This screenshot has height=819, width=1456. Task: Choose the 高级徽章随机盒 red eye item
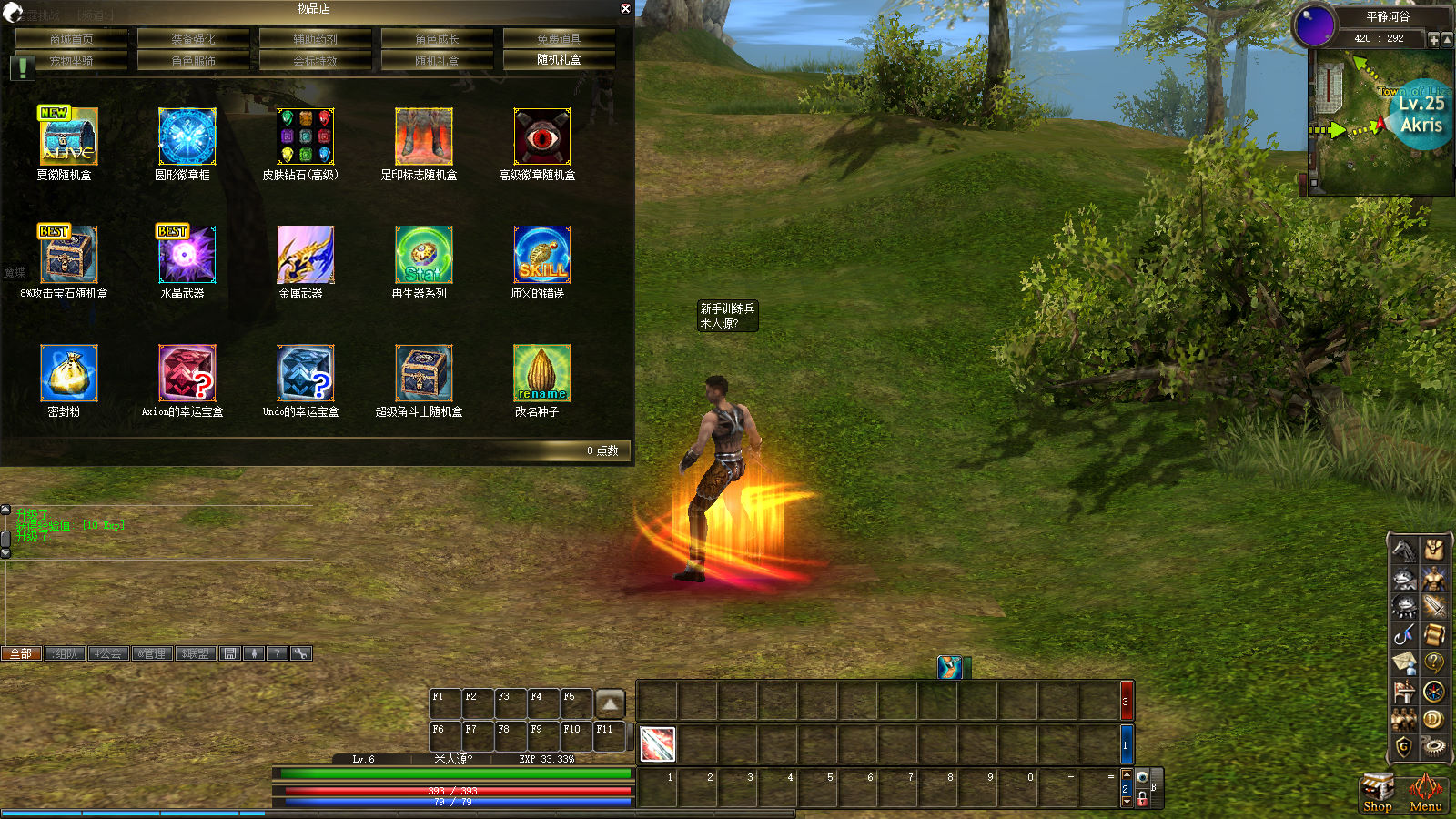point(541,136)
